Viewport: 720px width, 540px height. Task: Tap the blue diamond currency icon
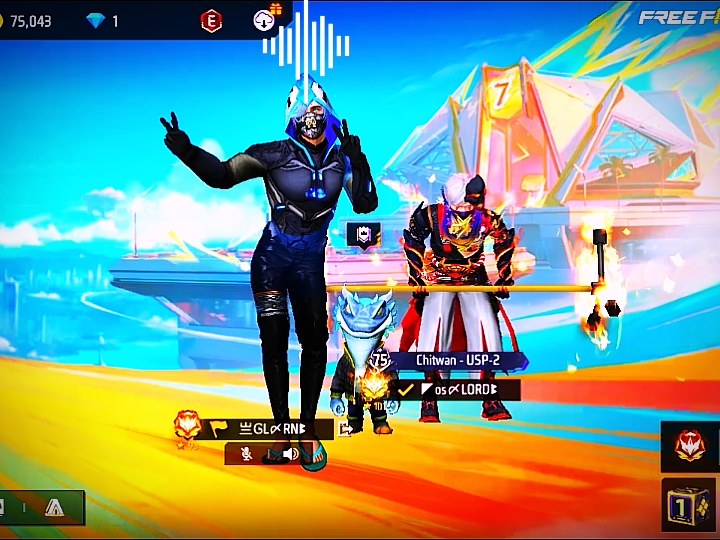click(96, 20)
